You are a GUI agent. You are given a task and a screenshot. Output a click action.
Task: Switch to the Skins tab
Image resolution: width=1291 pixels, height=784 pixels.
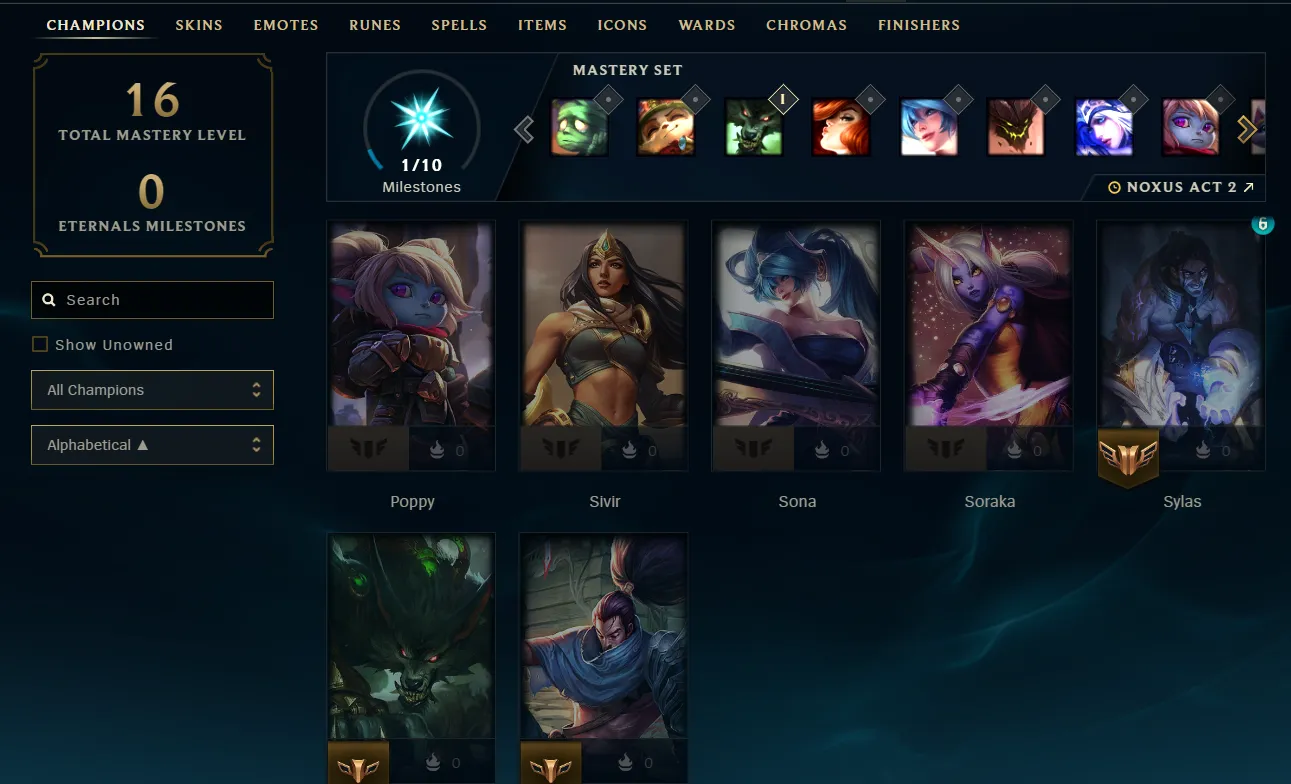pos(199,25)
